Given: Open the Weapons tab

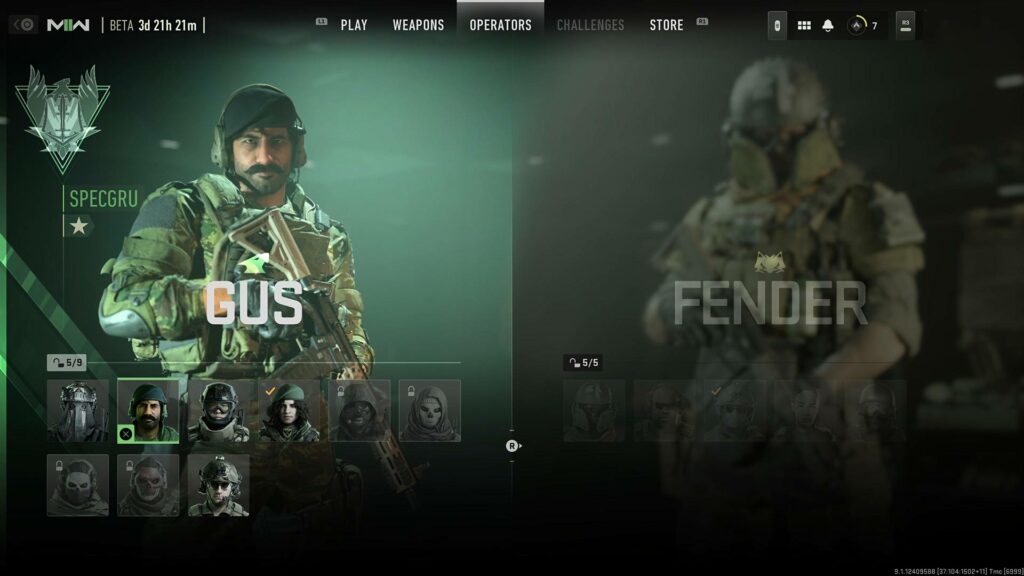Looking at the screenshot, I should [418, 25].
